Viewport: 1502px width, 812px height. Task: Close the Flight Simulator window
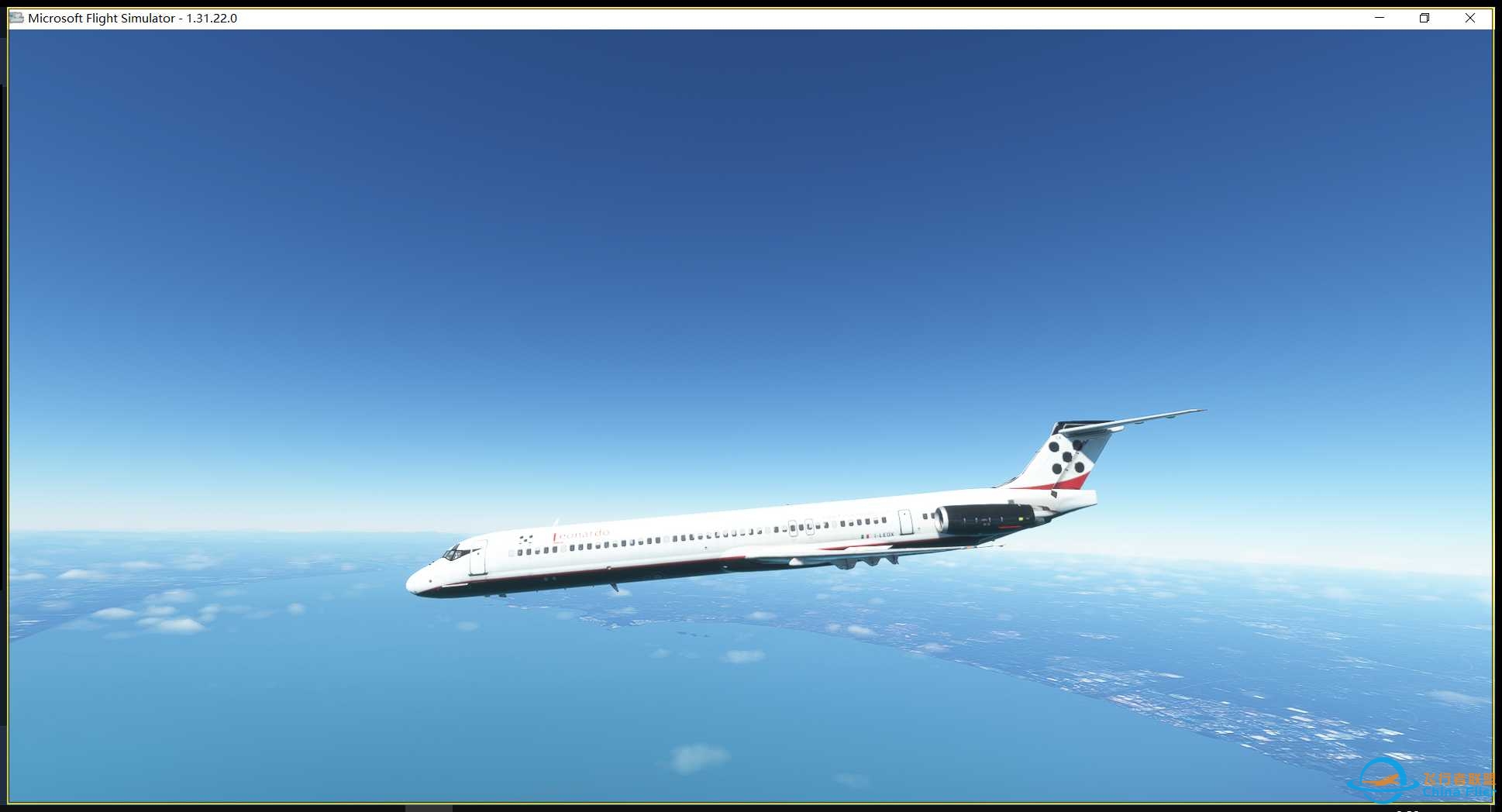point(1470,17)
